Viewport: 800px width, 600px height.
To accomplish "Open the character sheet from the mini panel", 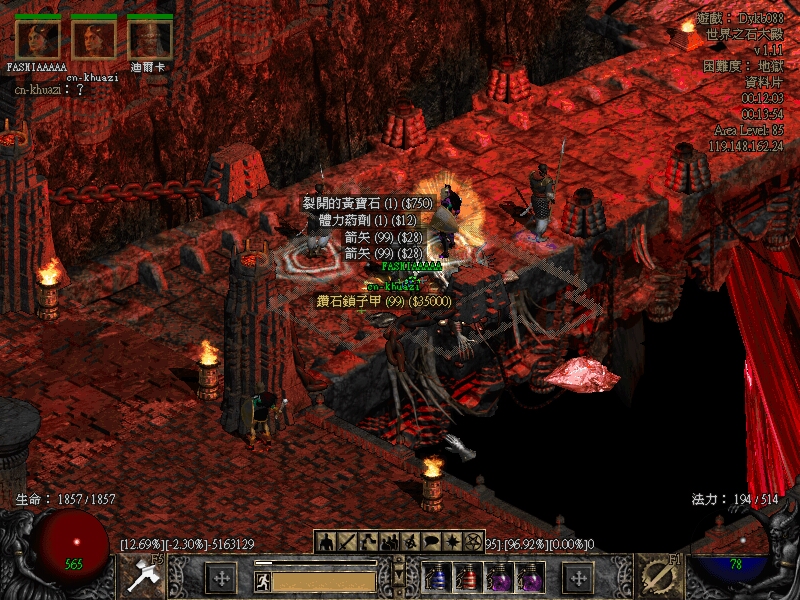I will click(327, 542).
